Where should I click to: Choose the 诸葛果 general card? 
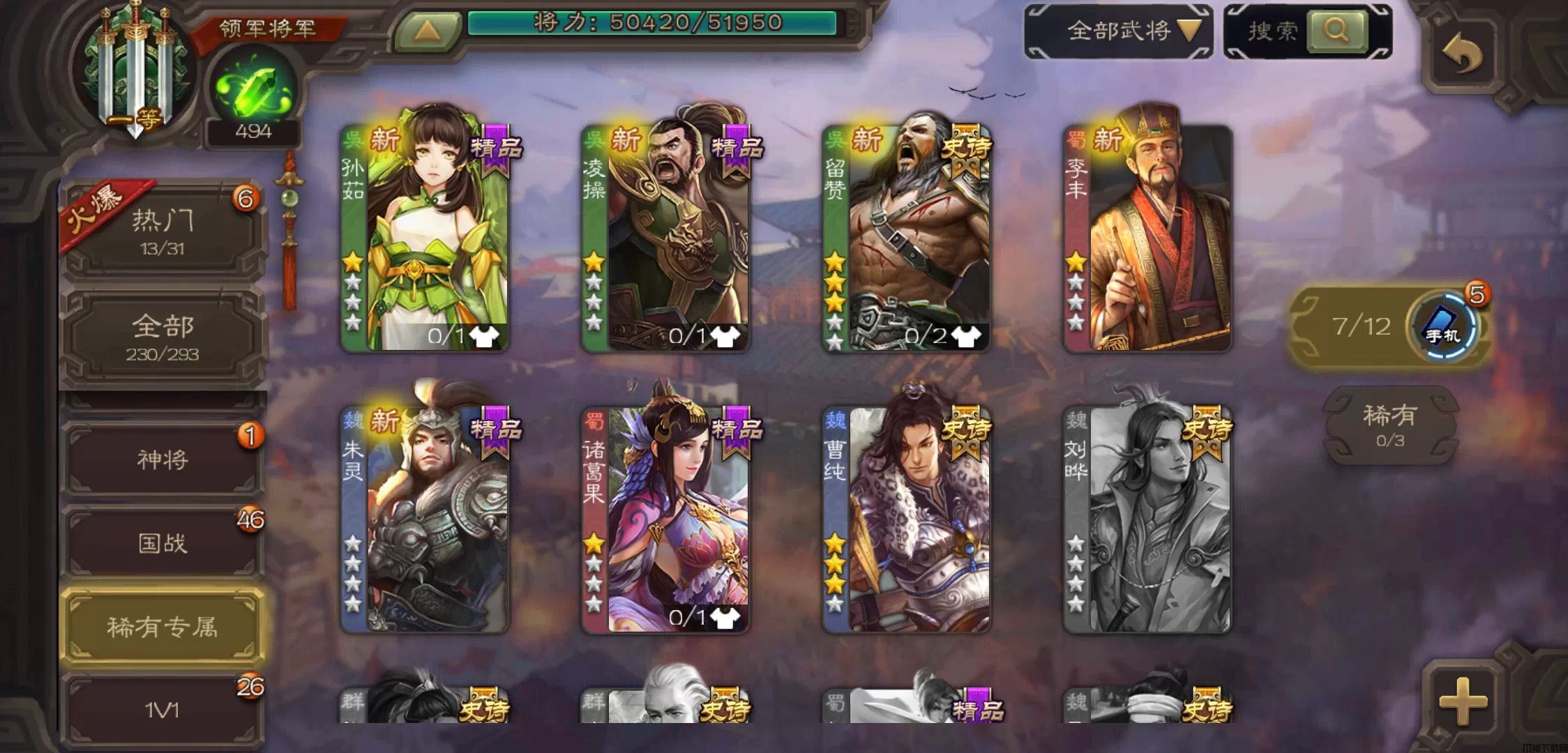click(x=665, y=519)
